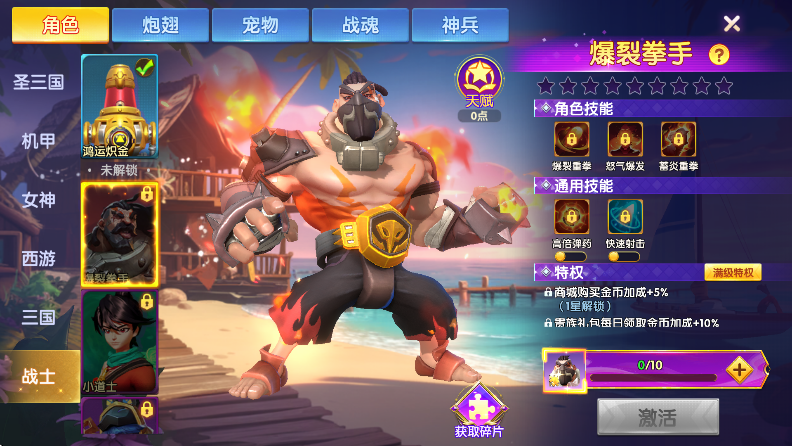Select the 战士 category
Viewport: 792px width, 446px height.
point(38,376)
